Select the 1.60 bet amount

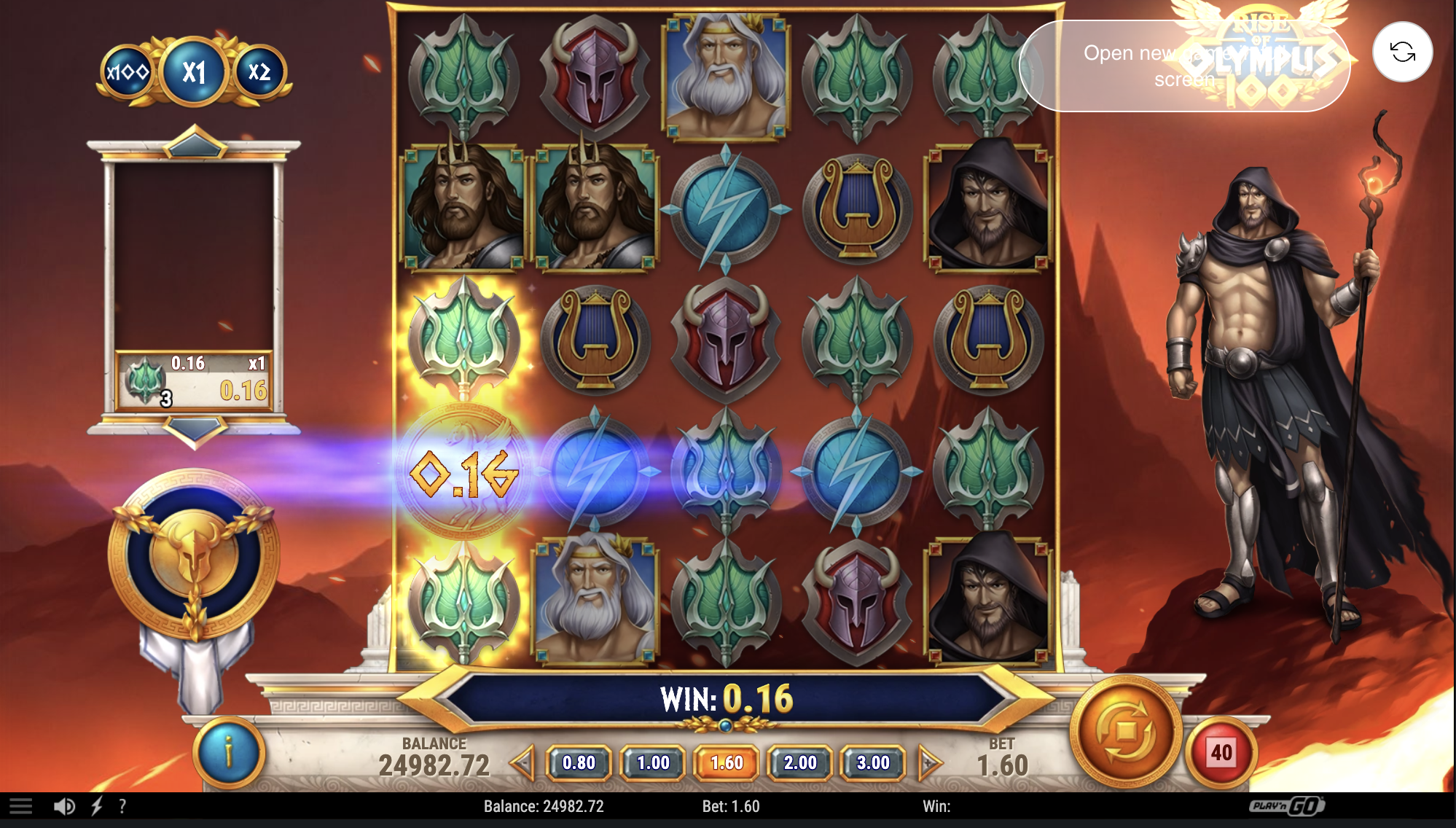[727, 763]
